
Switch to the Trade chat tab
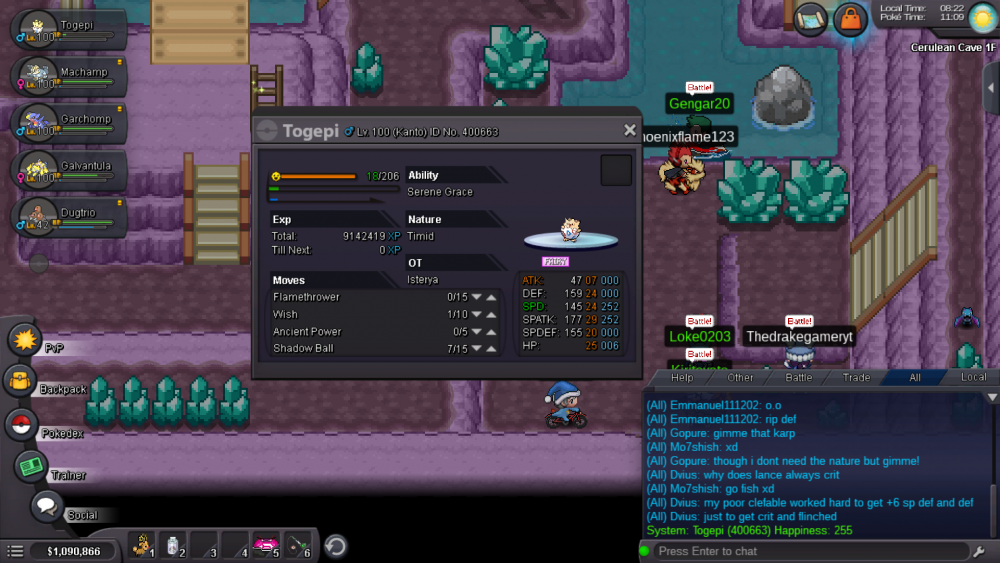(856, 378)
